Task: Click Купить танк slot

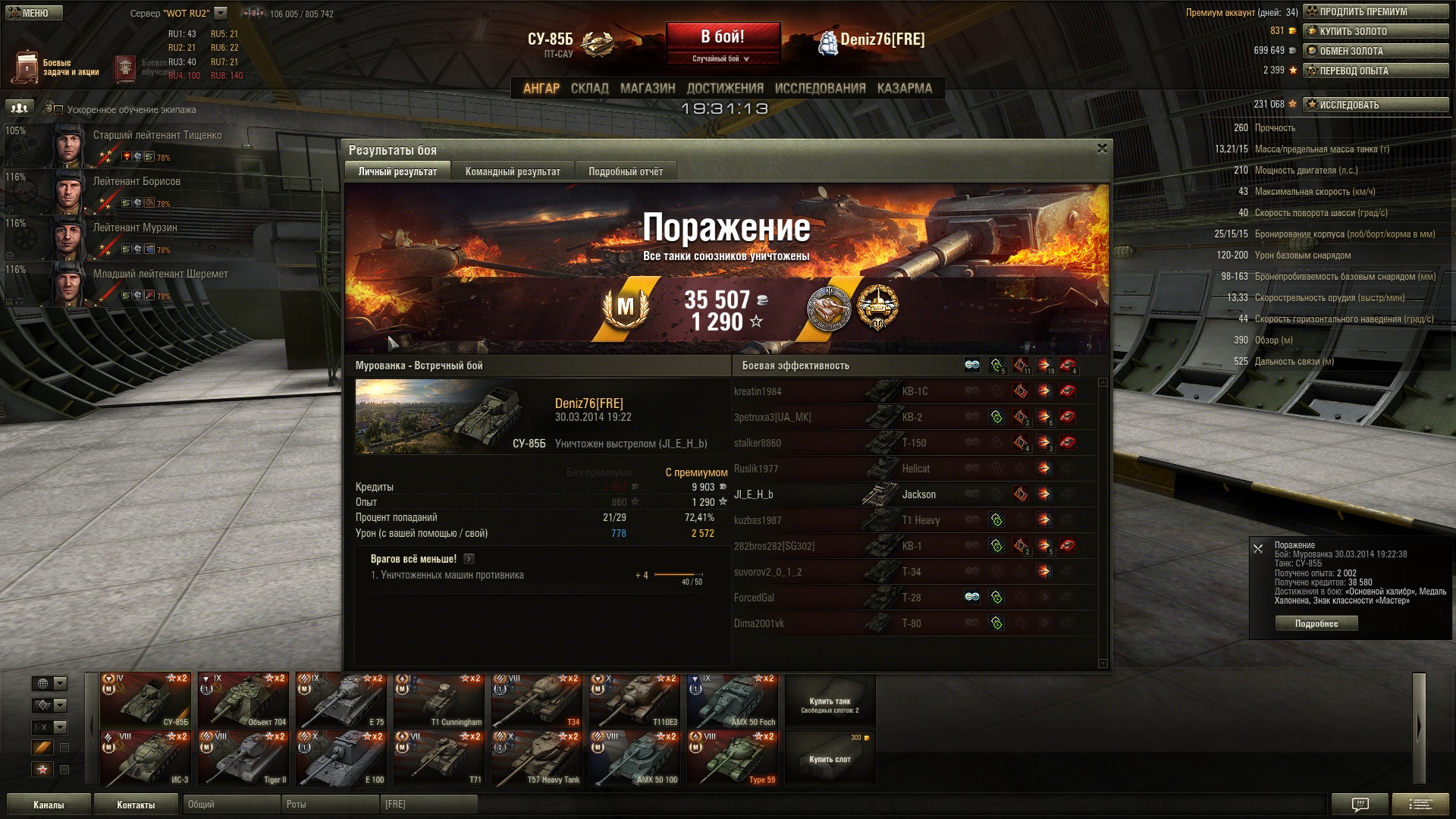Action: coord(830,704)
